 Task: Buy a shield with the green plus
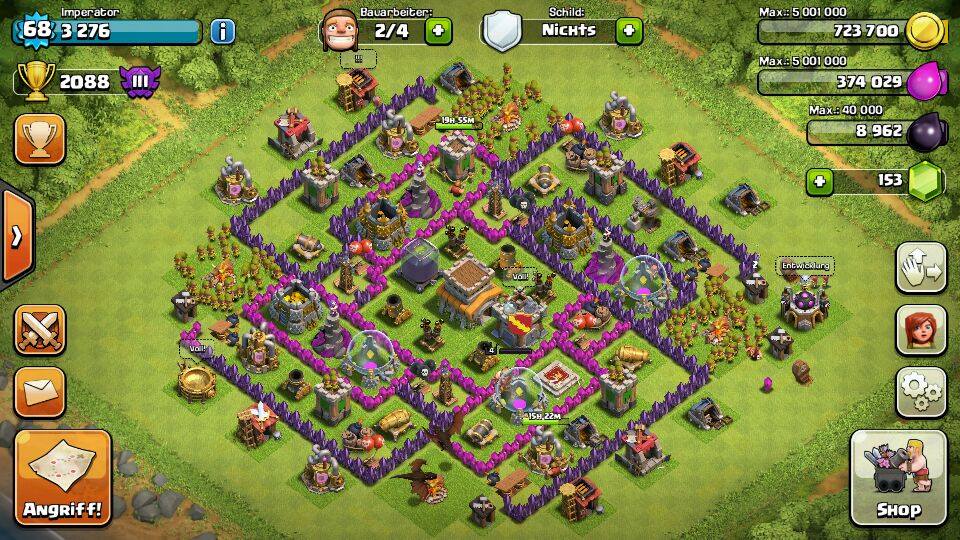coord(628,30)
